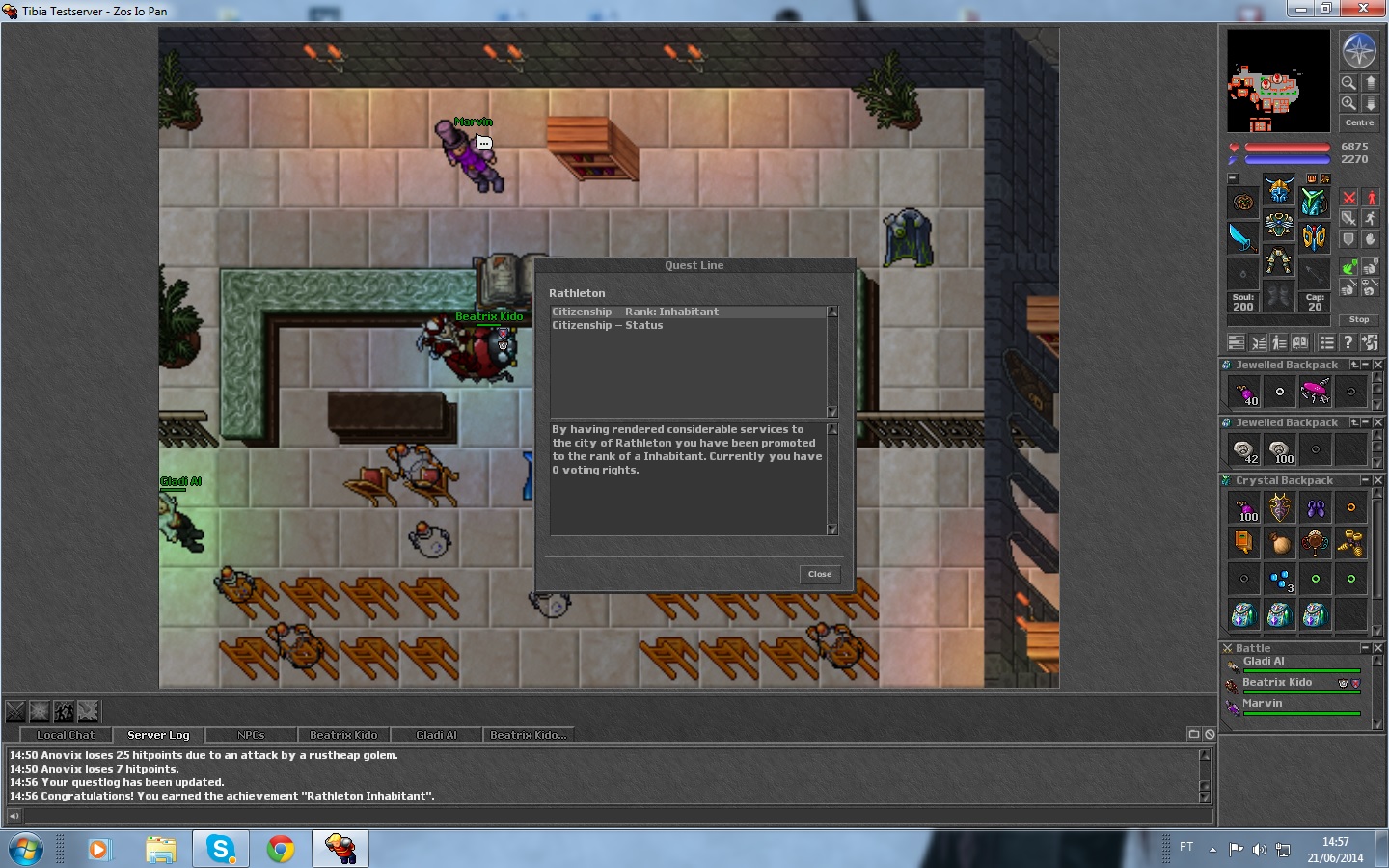The image size is (1389, 868).
Task: Click the compass rose beside the minimap
Action: click(1359, 50)
